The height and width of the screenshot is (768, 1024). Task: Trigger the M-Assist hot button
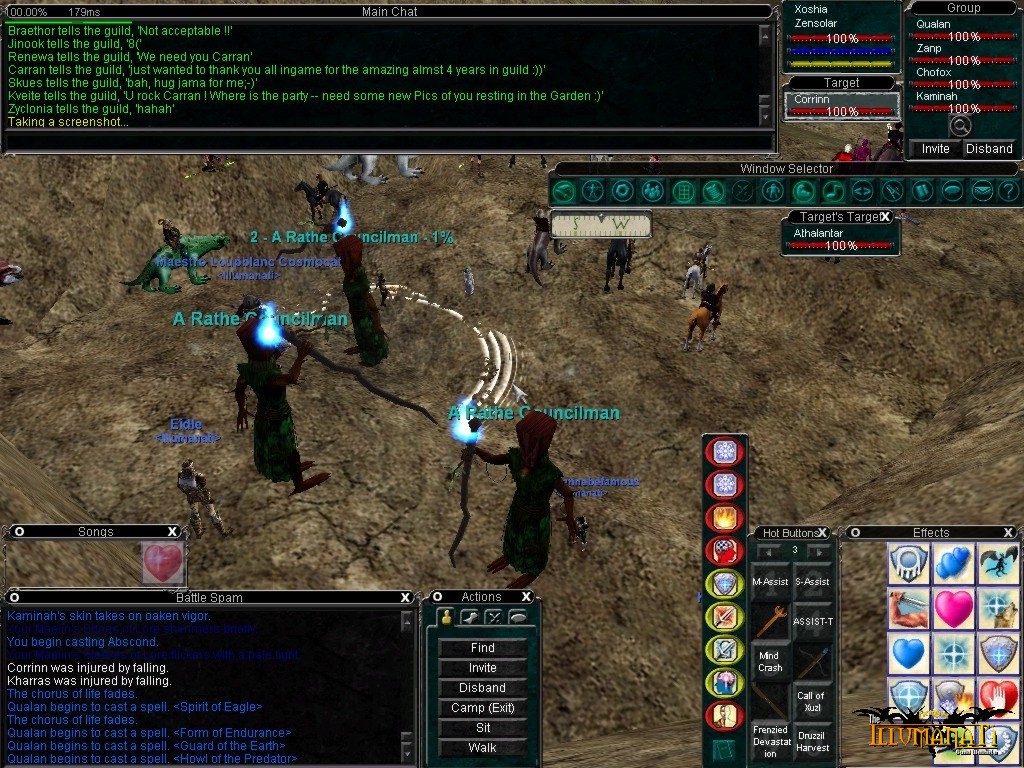(x=770, y=582)
